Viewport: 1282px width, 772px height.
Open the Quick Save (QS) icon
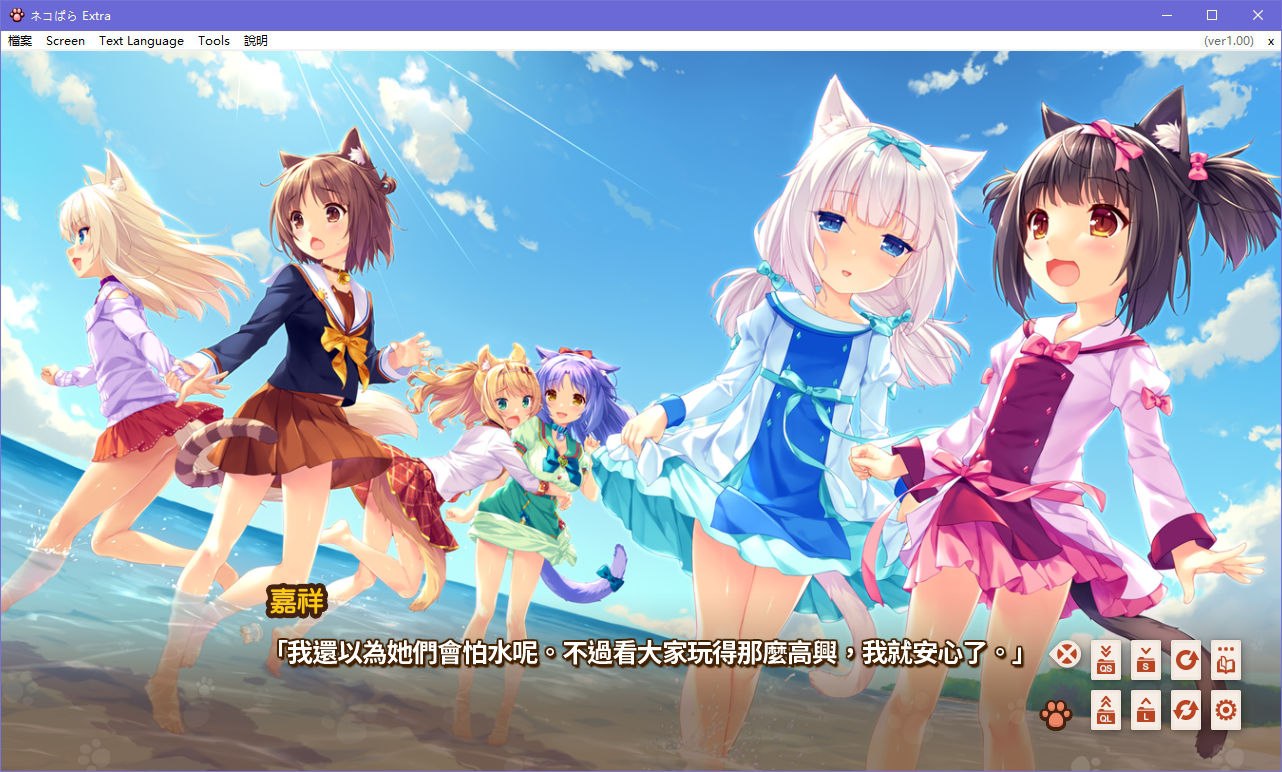point(1105,660)
